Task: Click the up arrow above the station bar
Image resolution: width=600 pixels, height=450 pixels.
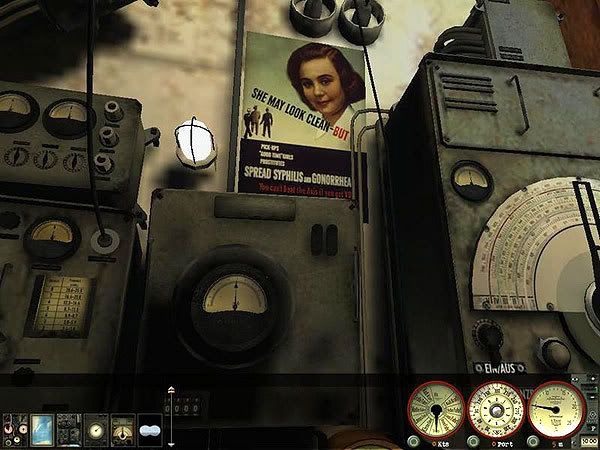Action: click(171, 390)
